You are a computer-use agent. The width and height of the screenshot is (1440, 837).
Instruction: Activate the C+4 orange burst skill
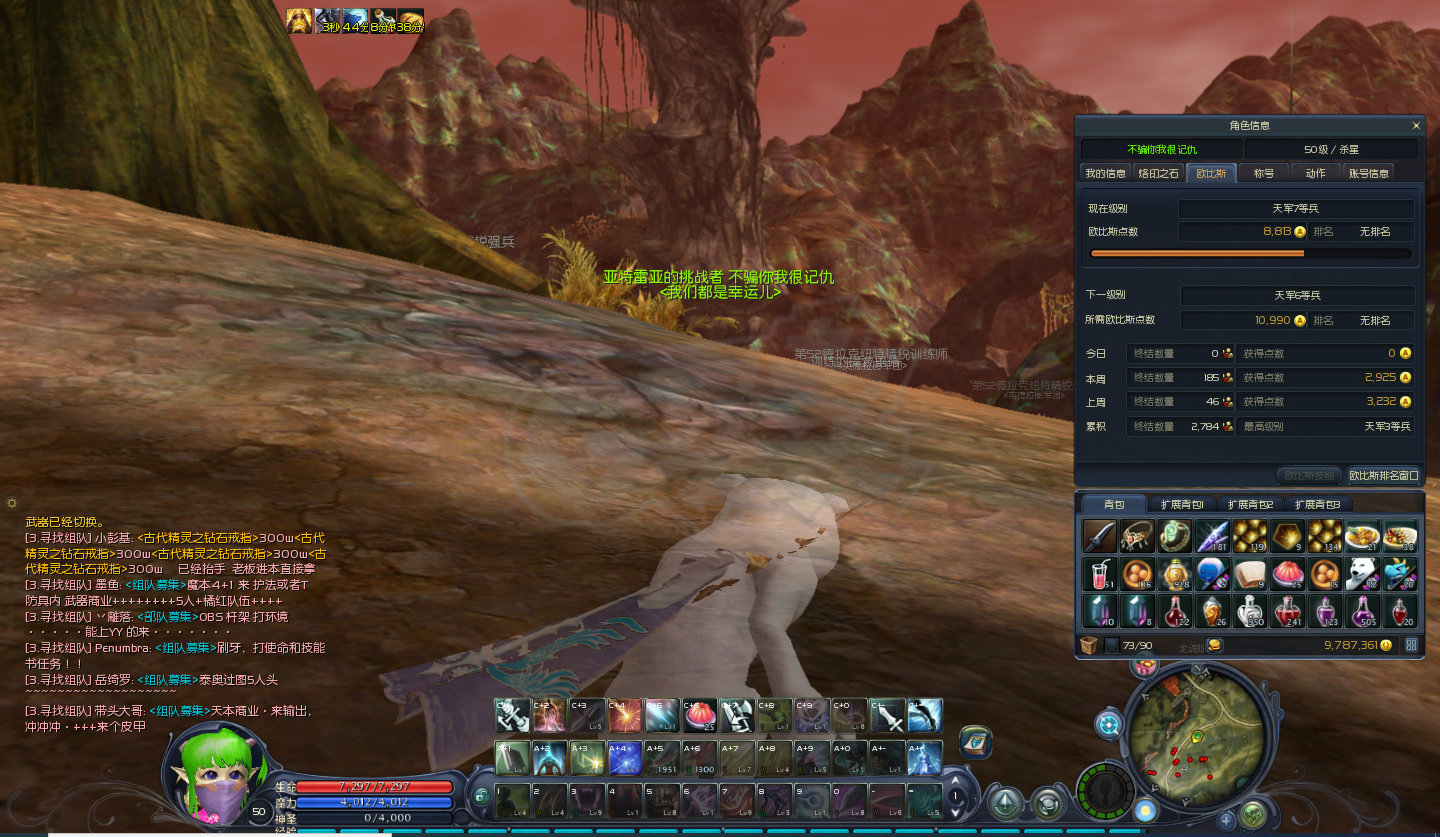[625, 715]
